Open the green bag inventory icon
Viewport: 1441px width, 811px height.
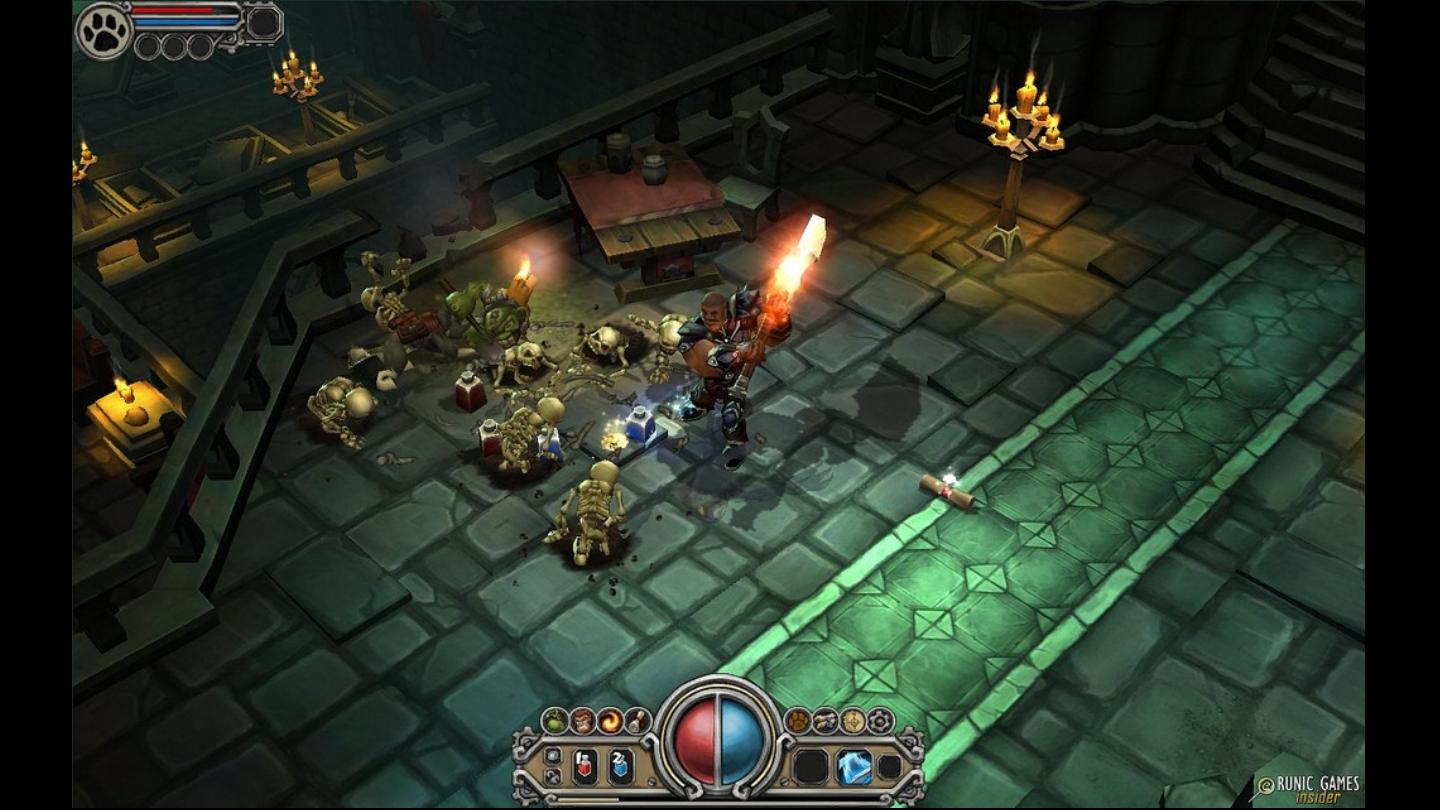[x=555, y=720]
